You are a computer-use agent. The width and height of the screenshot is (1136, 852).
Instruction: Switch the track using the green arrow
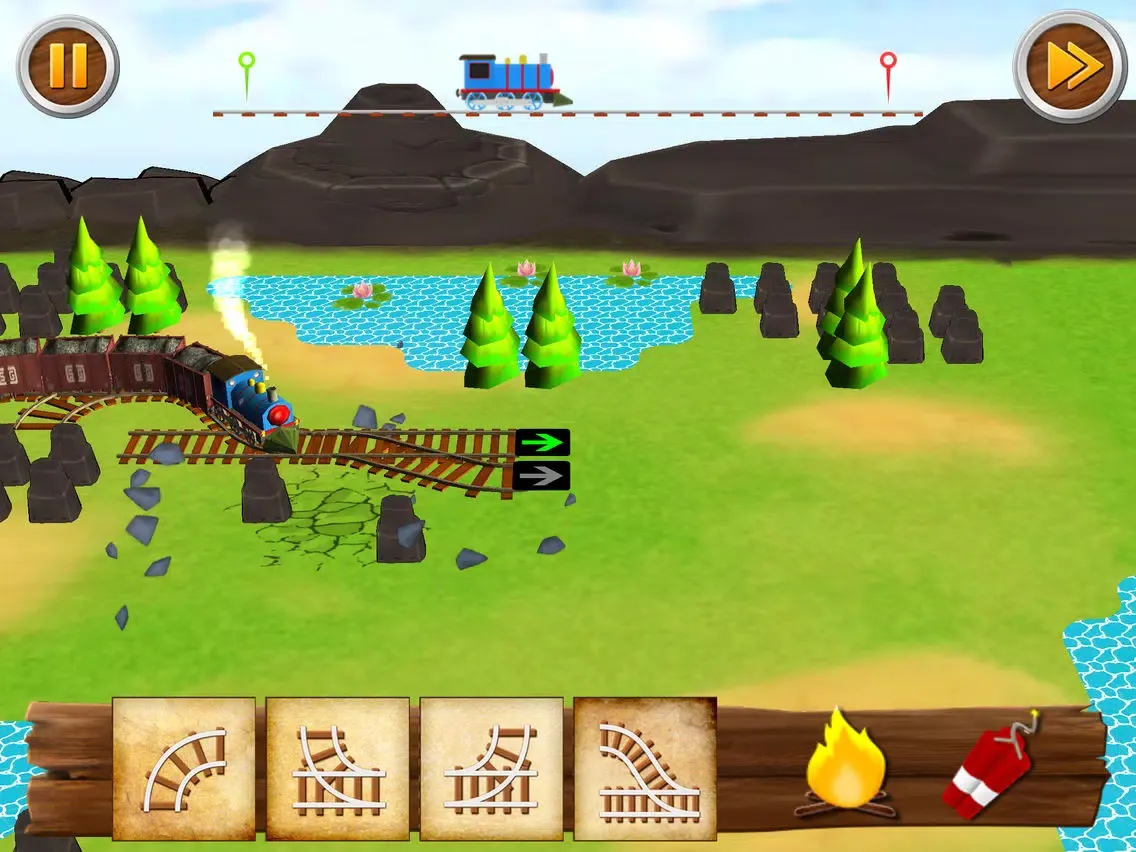pyautogui.click(x=543, y=443)
